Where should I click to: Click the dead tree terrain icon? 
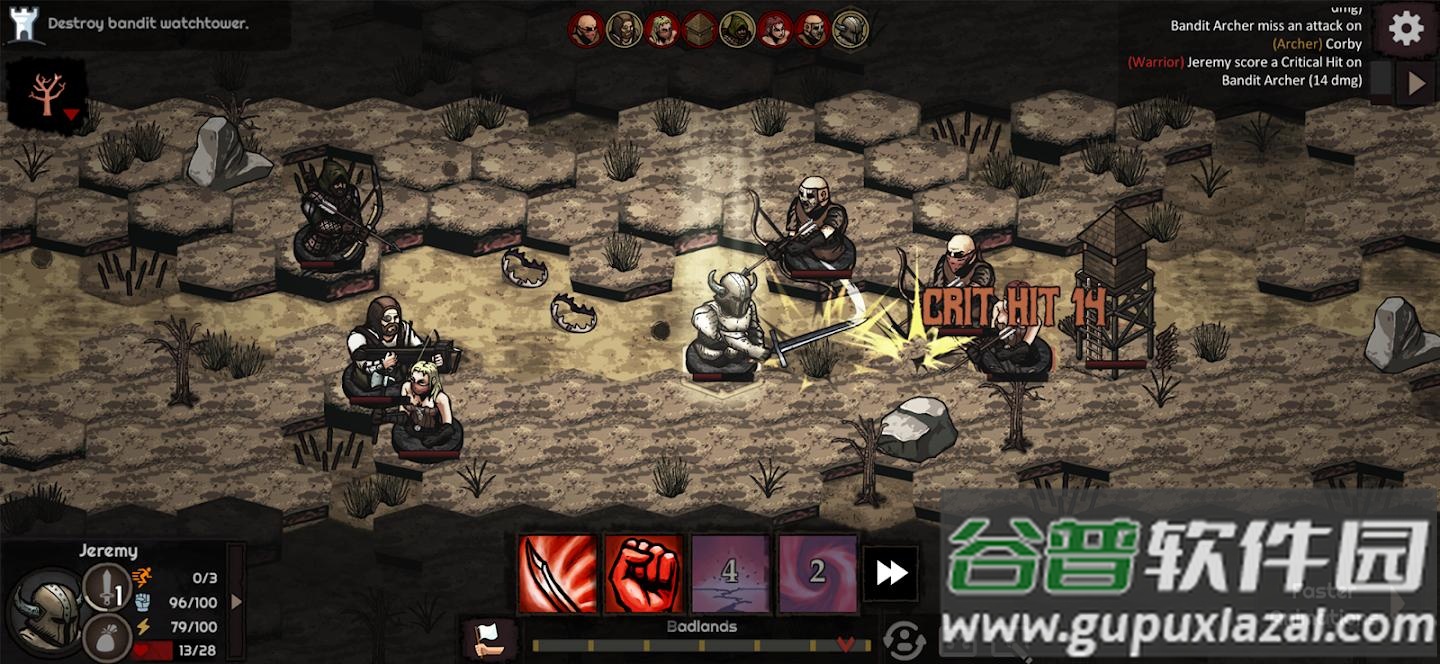pyautogui.click(x=45, y=95)
